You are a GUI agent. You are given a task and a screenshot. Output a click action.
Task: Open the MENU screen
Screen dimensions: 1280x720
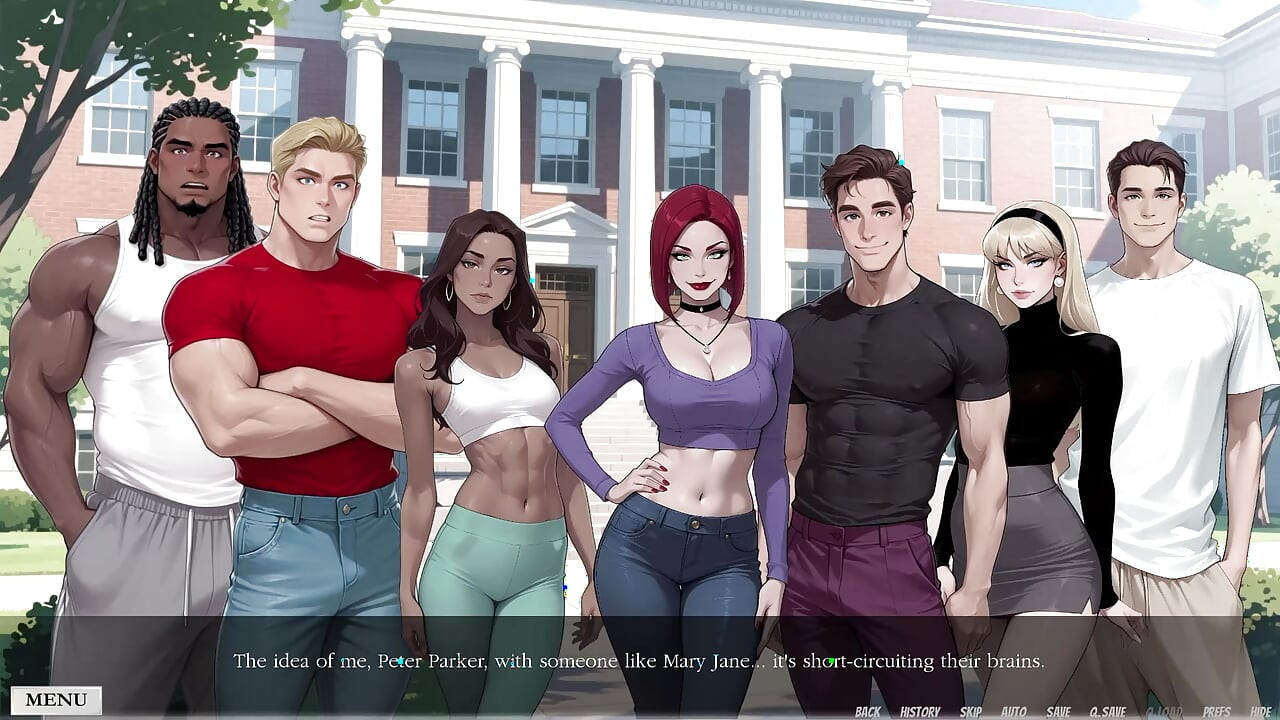pyautogui.click(x=55, y=699)
